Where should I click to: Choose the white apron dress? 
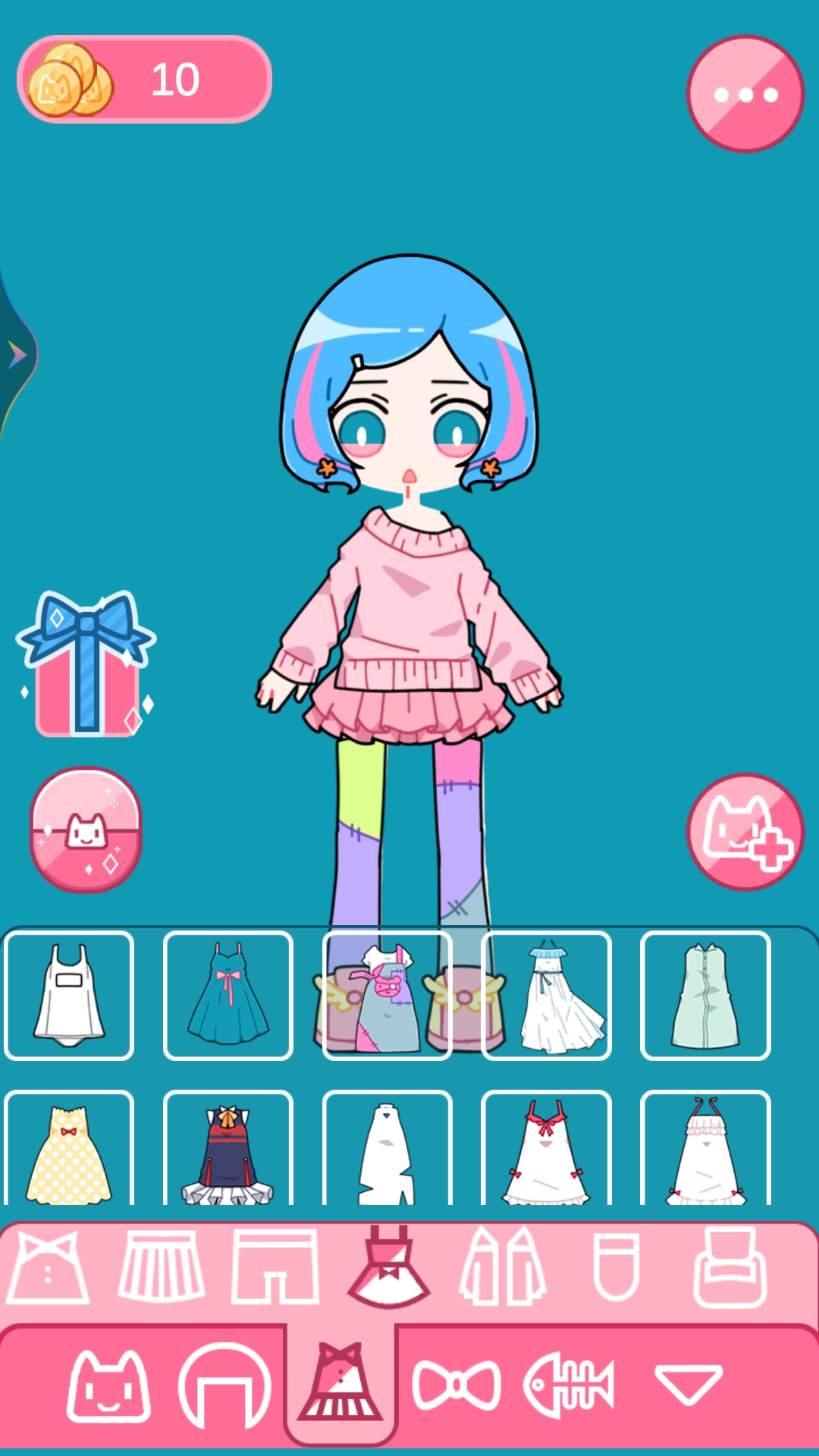point(69,995)
